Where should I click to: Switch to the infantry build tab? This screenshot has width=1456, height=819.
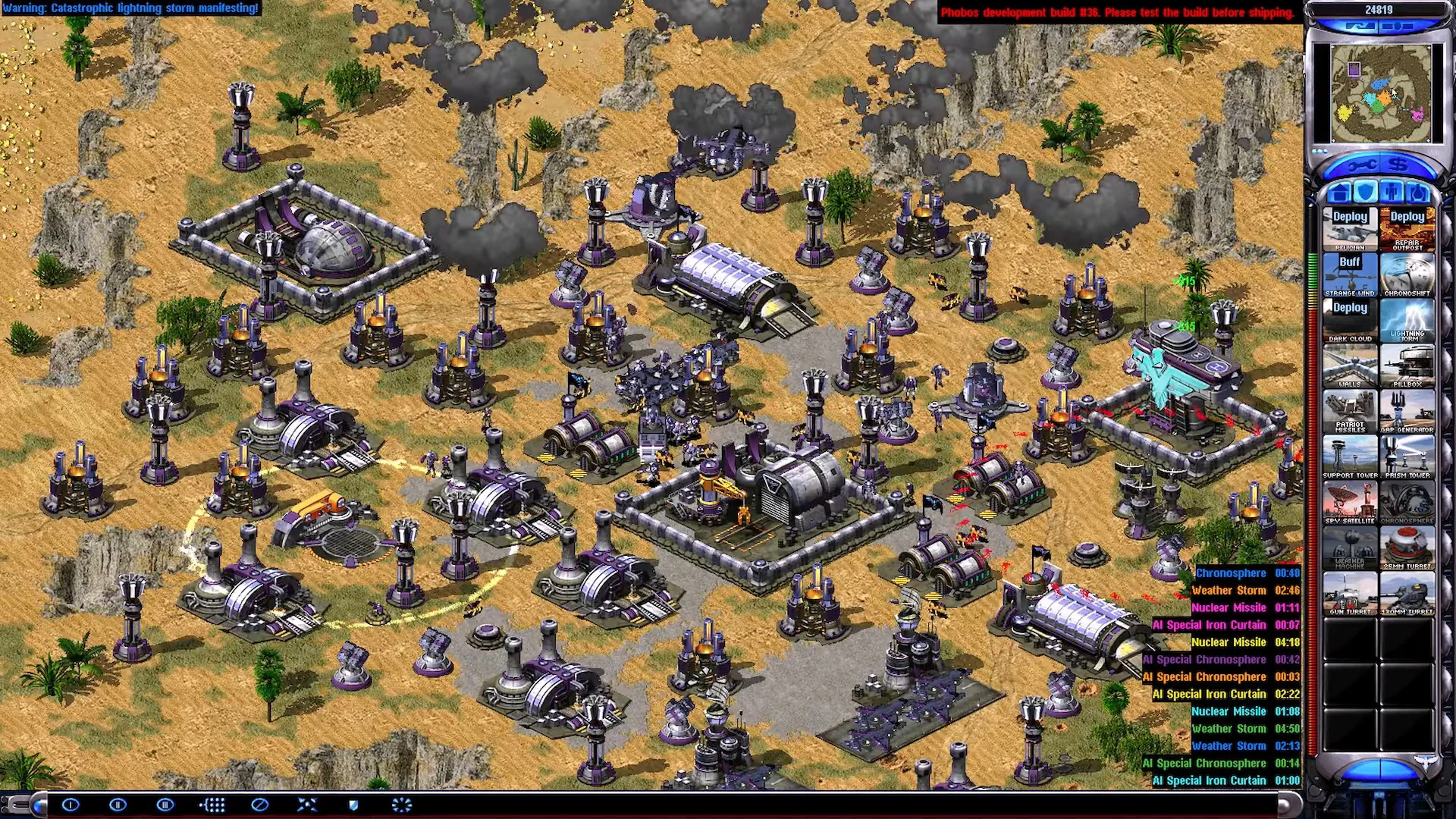pyautogui.click(x=1392, y=192)
